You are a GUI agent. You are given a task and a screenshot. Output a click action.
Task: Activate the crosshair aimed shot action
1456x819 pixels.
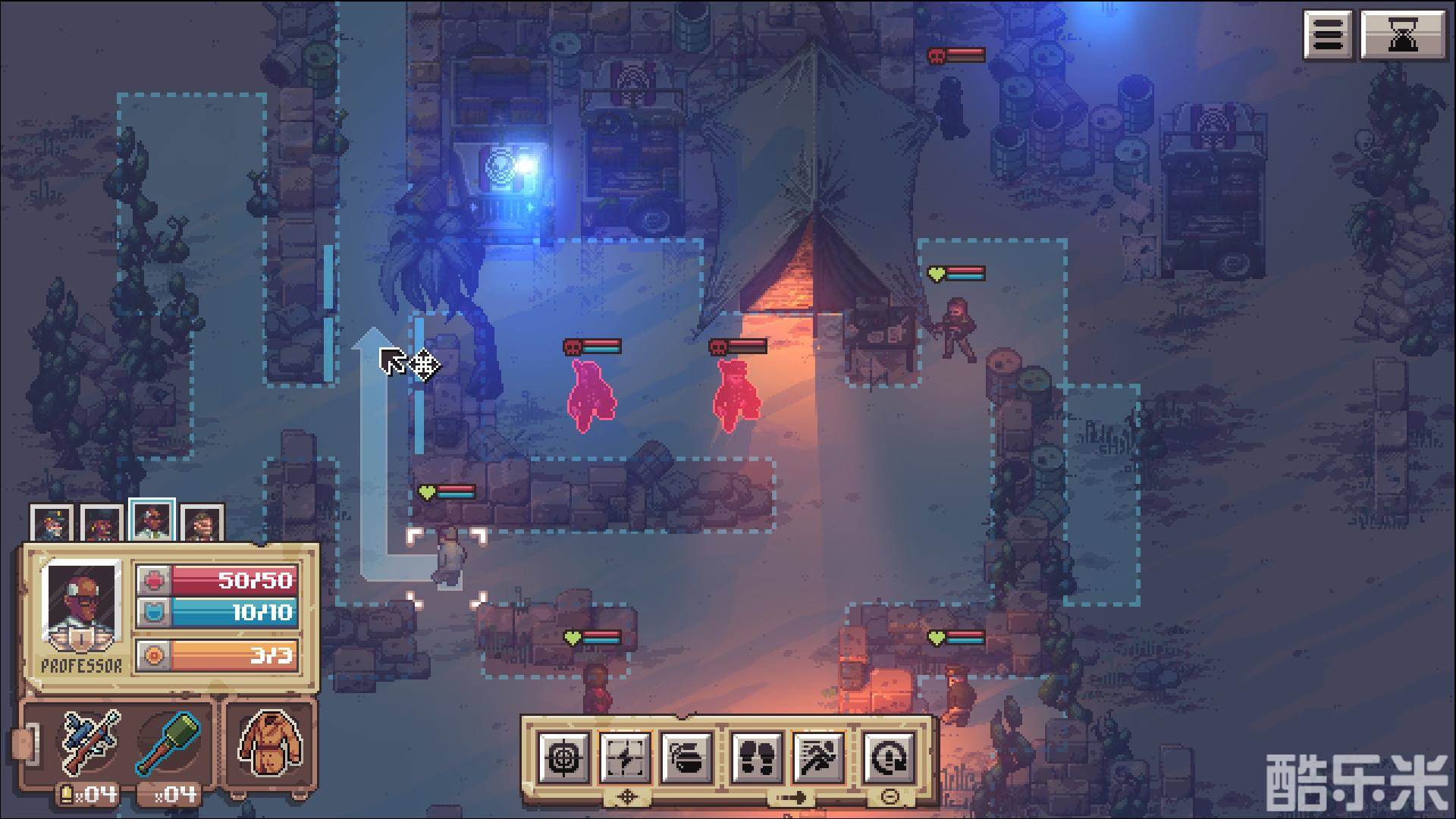[x=563, y=757]
